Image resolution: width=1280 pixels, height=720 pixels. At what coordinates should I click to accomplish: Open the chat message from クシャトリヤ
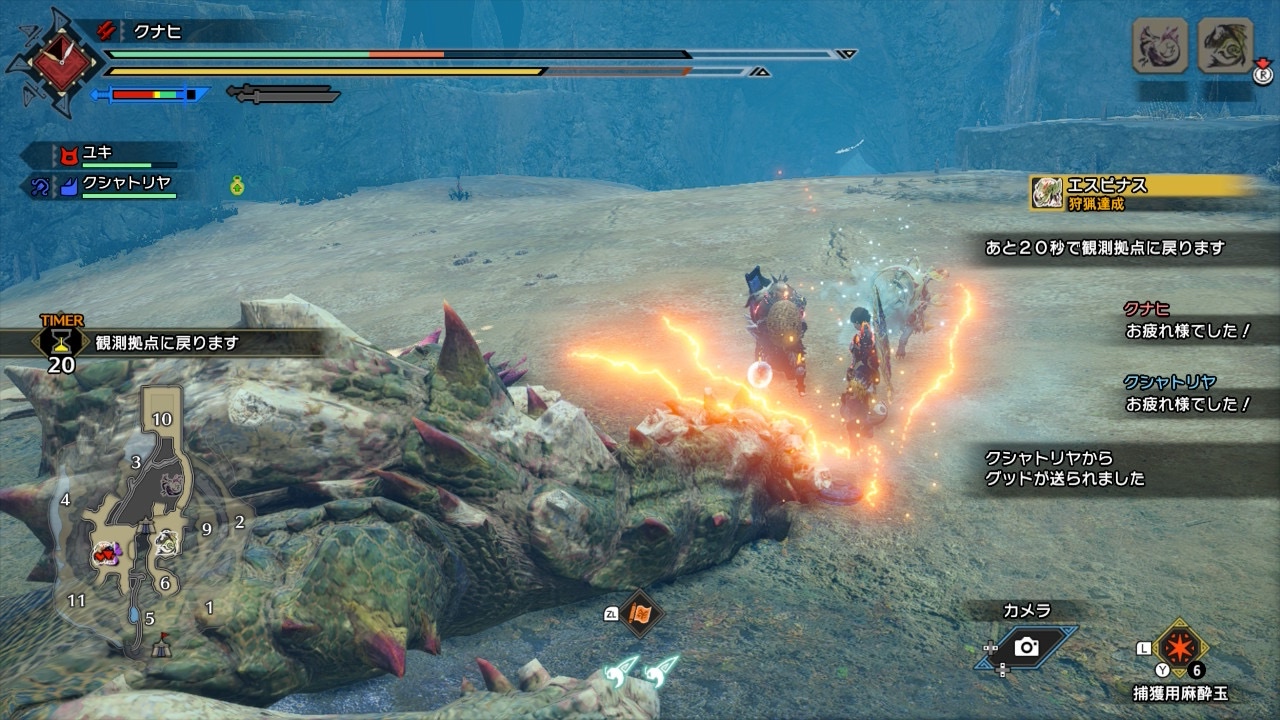pos(1187,394)
